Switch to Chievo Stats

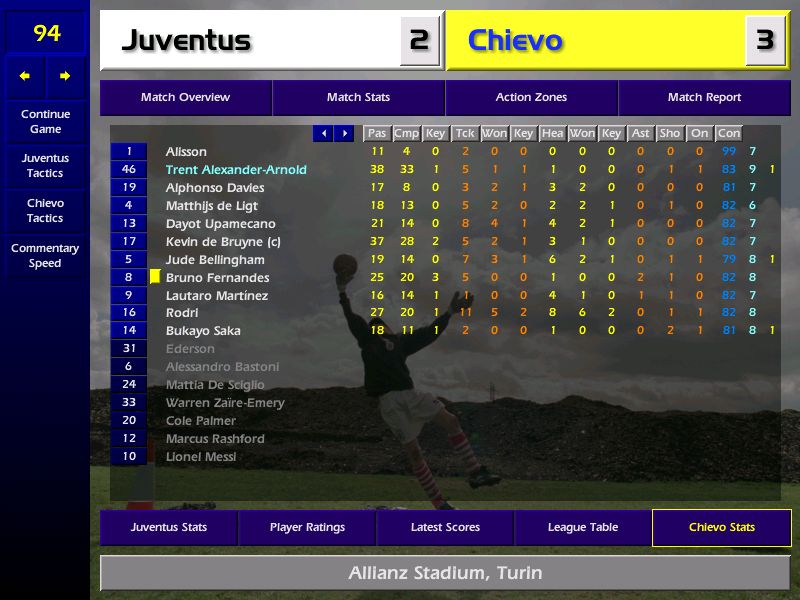(721, 527)
